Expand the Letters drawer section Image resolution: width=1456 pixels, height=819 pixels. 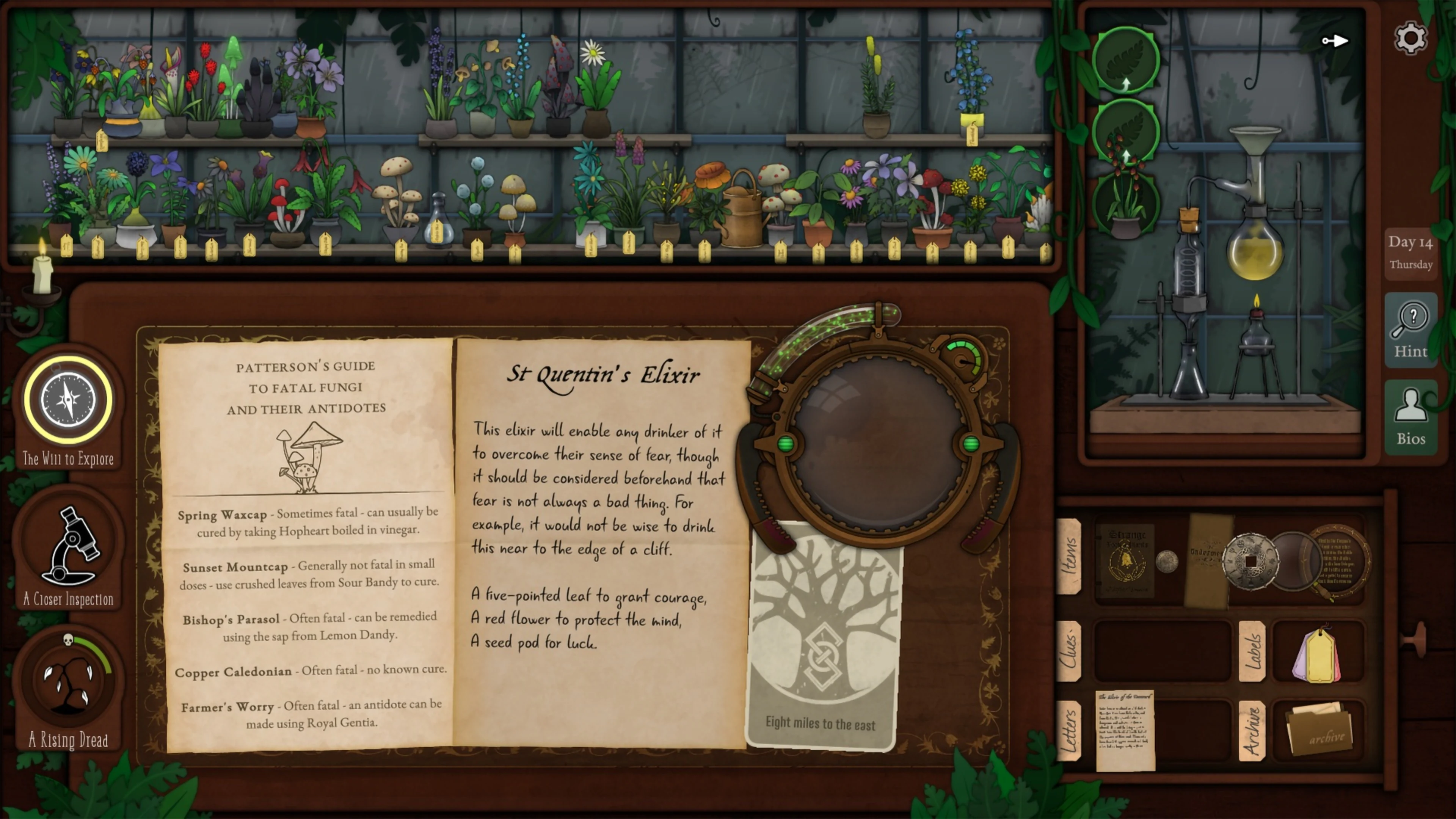pyautogui.click(x=1070, y=729)
